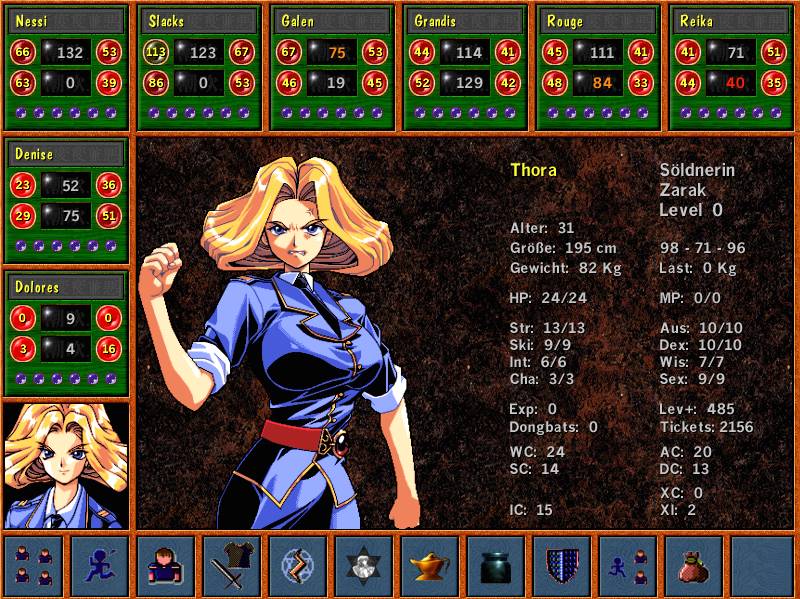
Task: Click the hexagram star icon
Action: (363, 566)
